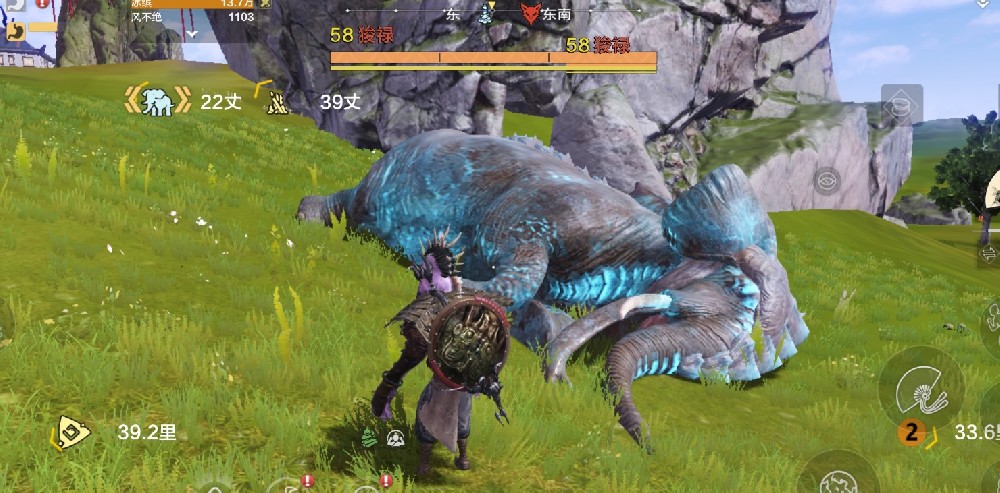Expand the damage list dropdown arrow
This screenshot has height=493, width=1000.
click(191, 32)
